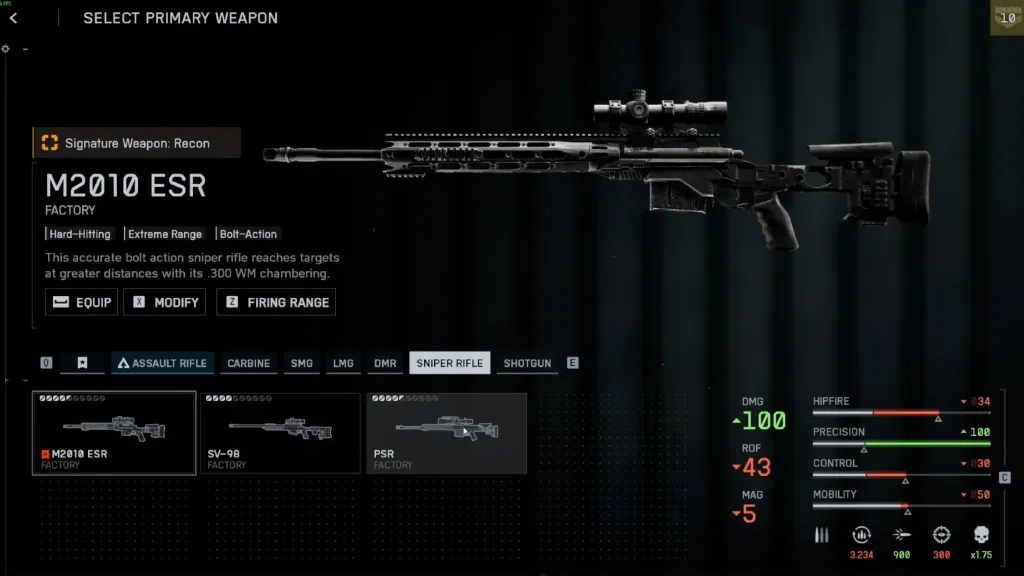Choose the DMR category

click(385, 363)
